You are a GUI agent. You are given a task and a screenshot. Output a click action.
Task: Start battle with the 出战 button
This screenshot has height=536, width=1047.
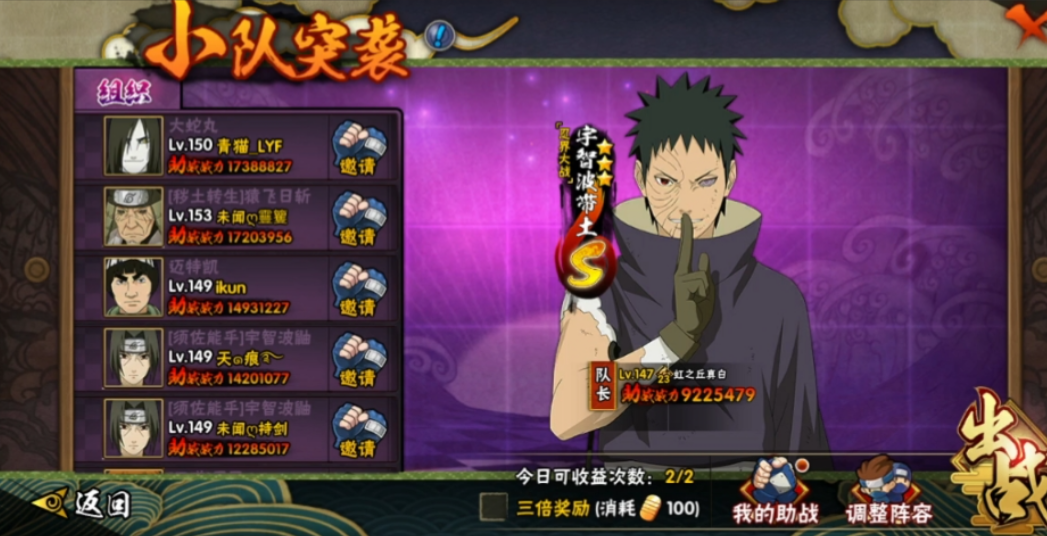pyautogui.click(x=1000, y=460)
